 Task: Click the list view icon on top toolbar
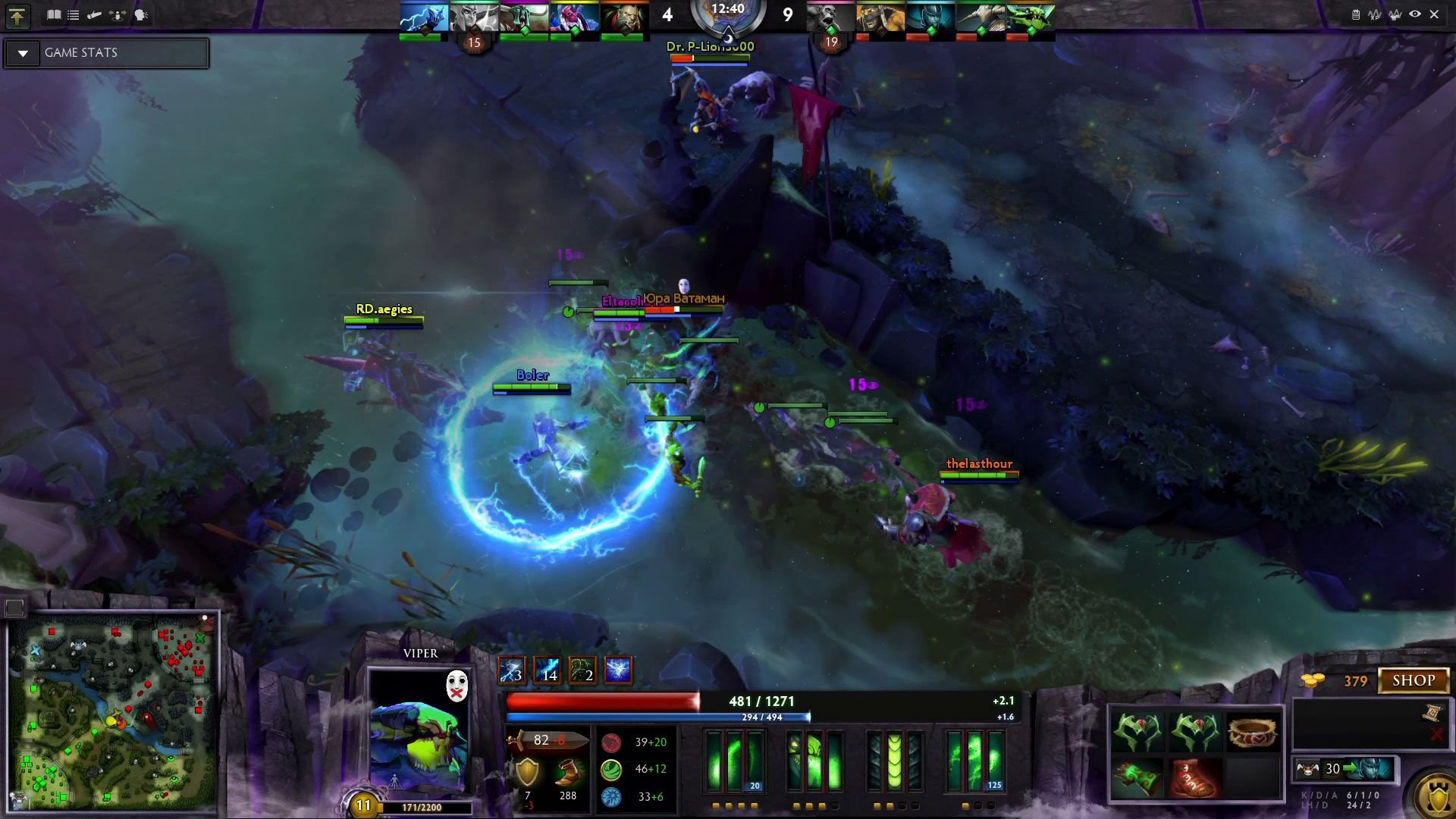click(74, 14)
